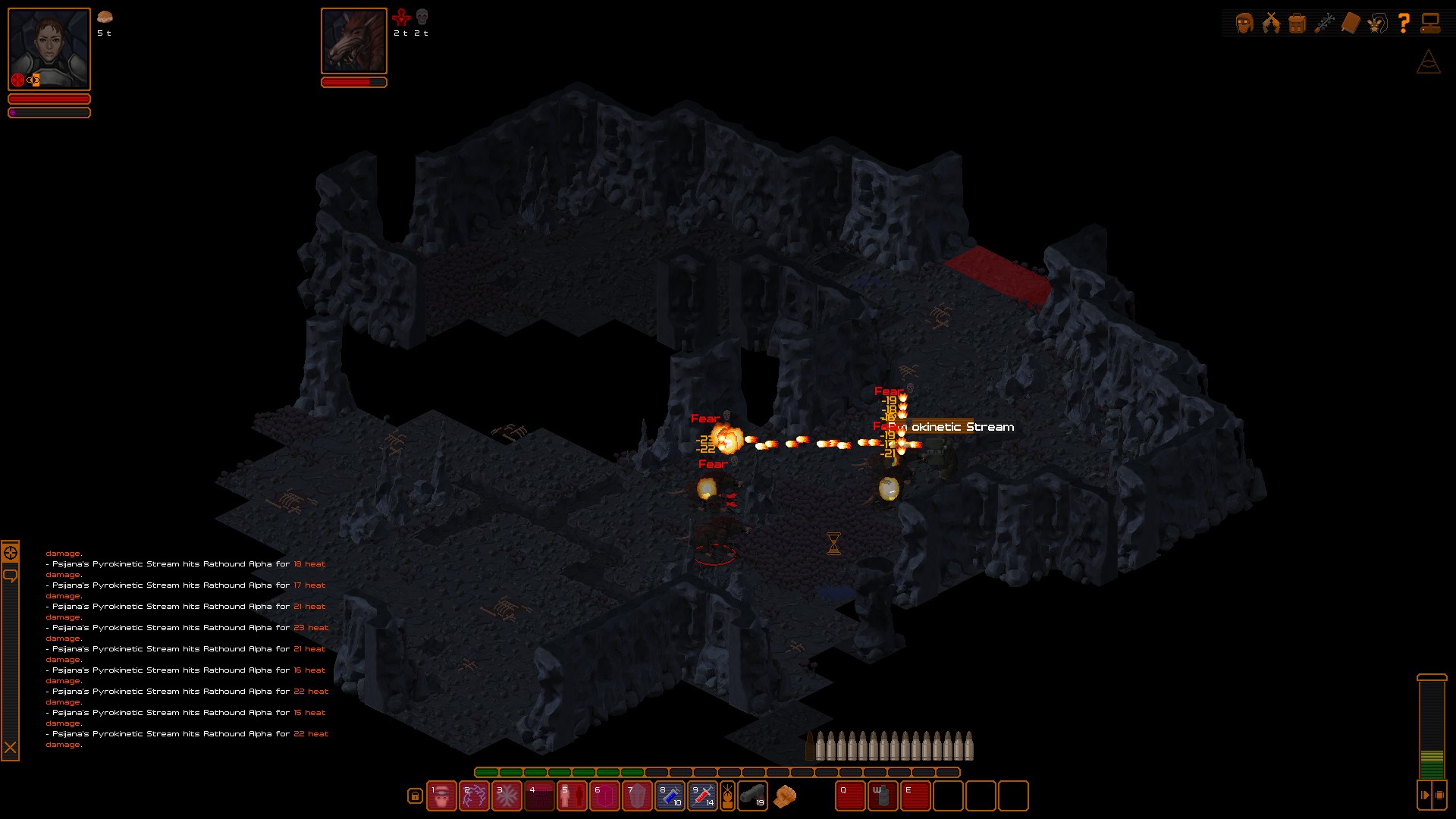Open the inventory backpack icon

coord(1298,23)
